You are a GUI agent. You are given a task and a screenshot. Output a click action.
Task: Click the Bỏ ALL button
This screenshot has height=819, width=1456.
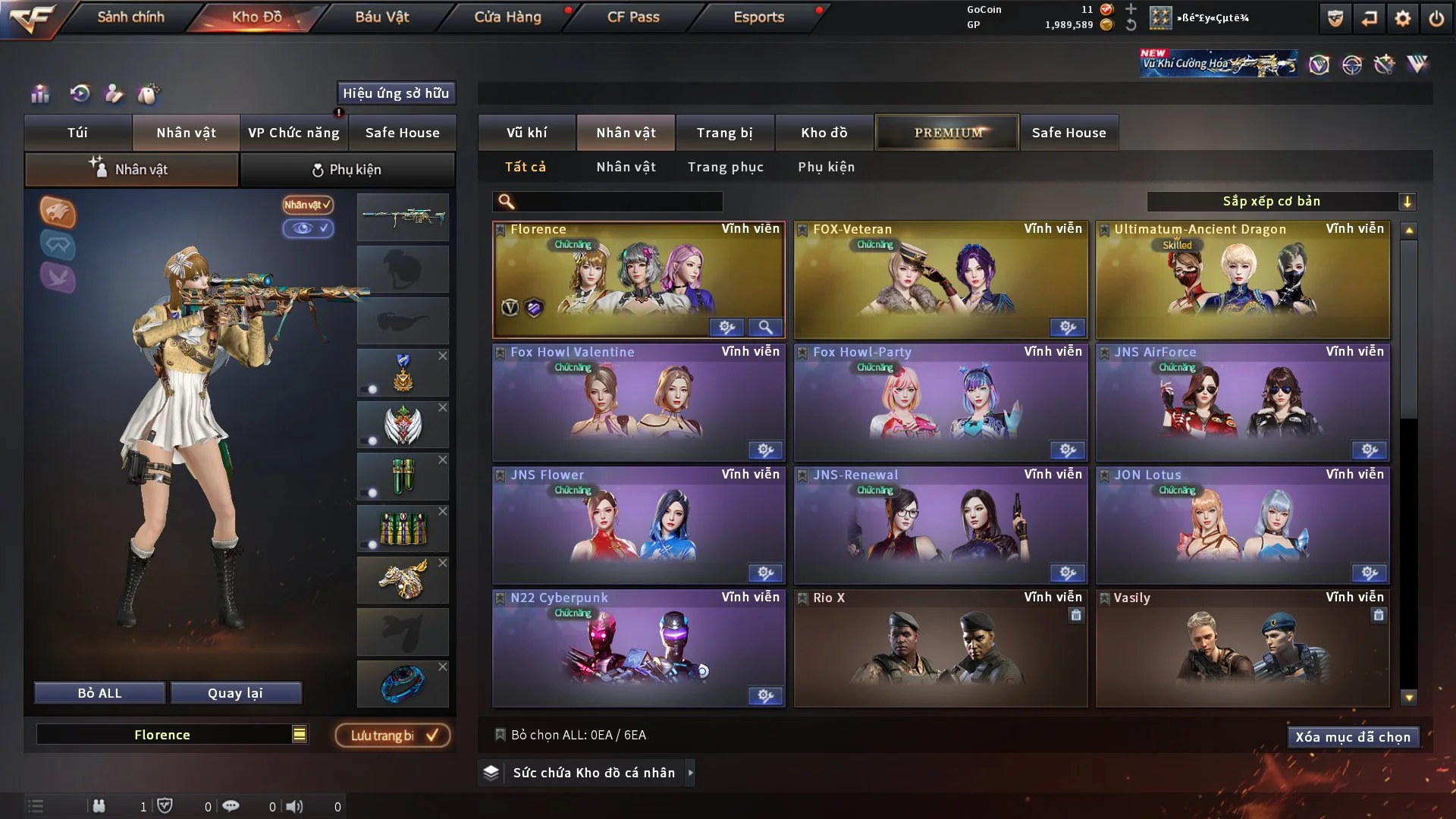click(x=99, y=692)
